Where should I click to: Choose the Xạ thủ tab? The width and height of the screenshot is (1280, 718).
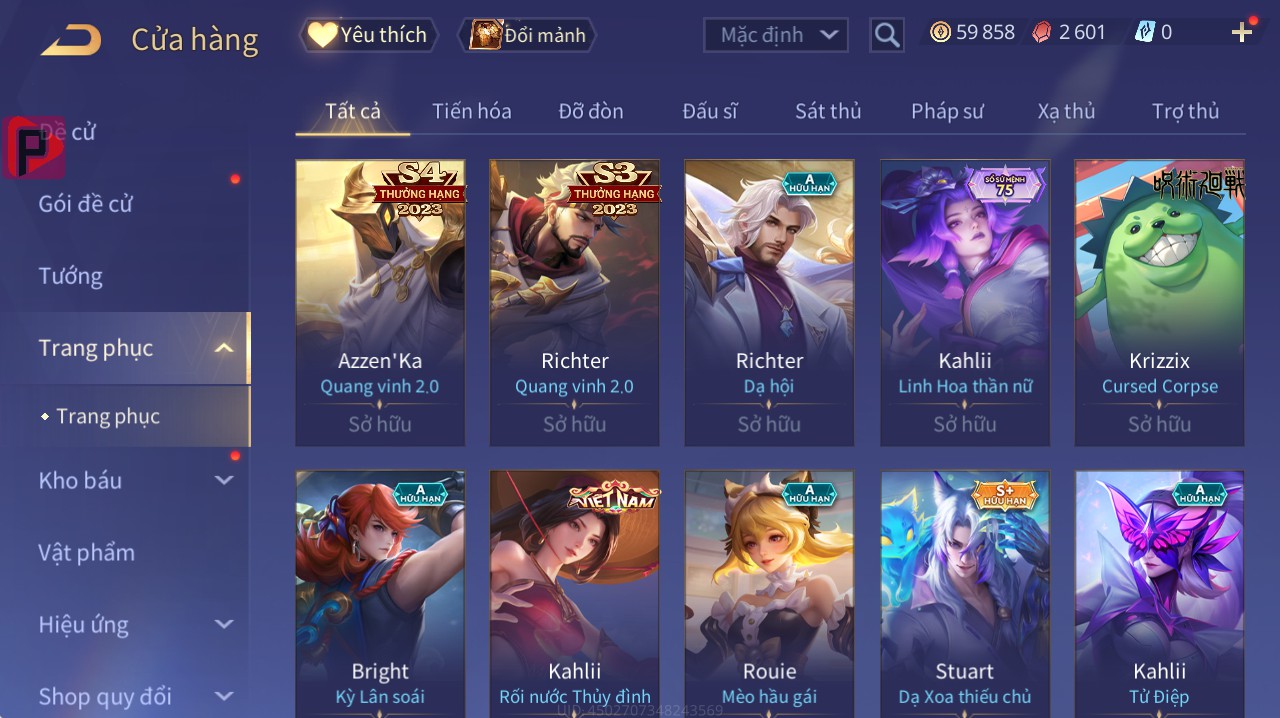pyautogui.click(x=1066, y=111)
